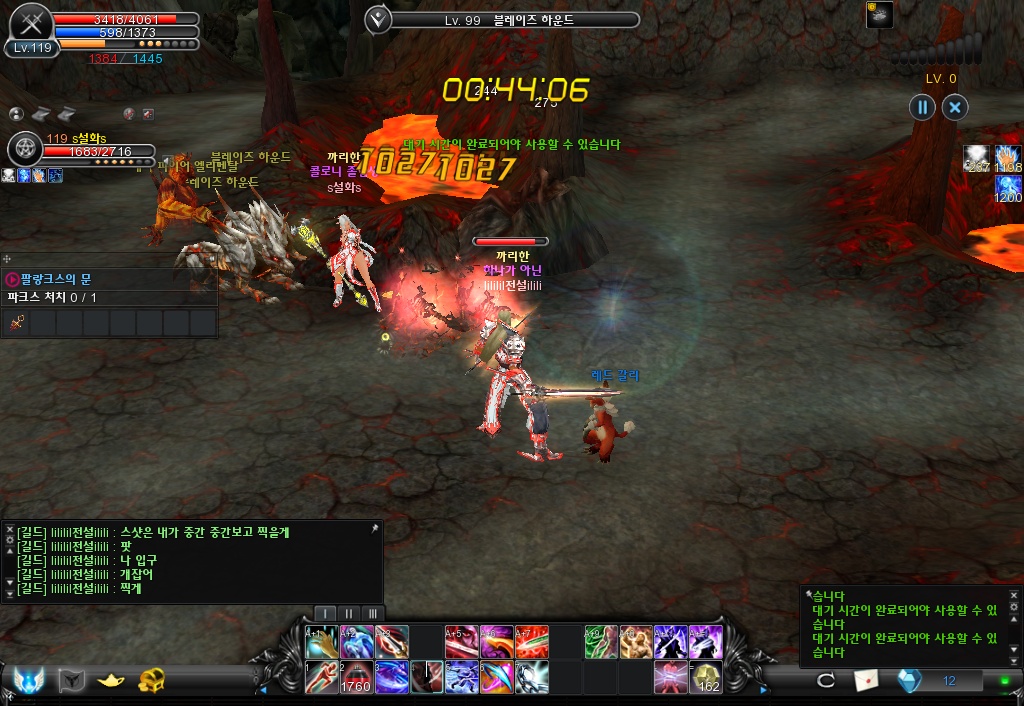Click the round pause button
This screenshot has height=706, width=1024.
click(923, 107)
